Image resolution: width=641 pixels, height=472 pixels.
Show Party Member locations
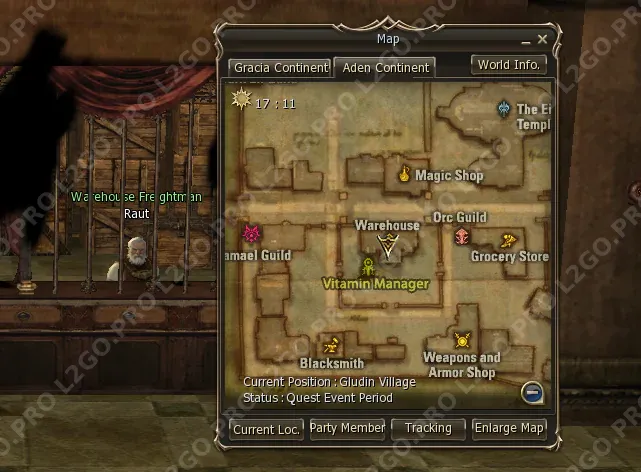point(347,428)
